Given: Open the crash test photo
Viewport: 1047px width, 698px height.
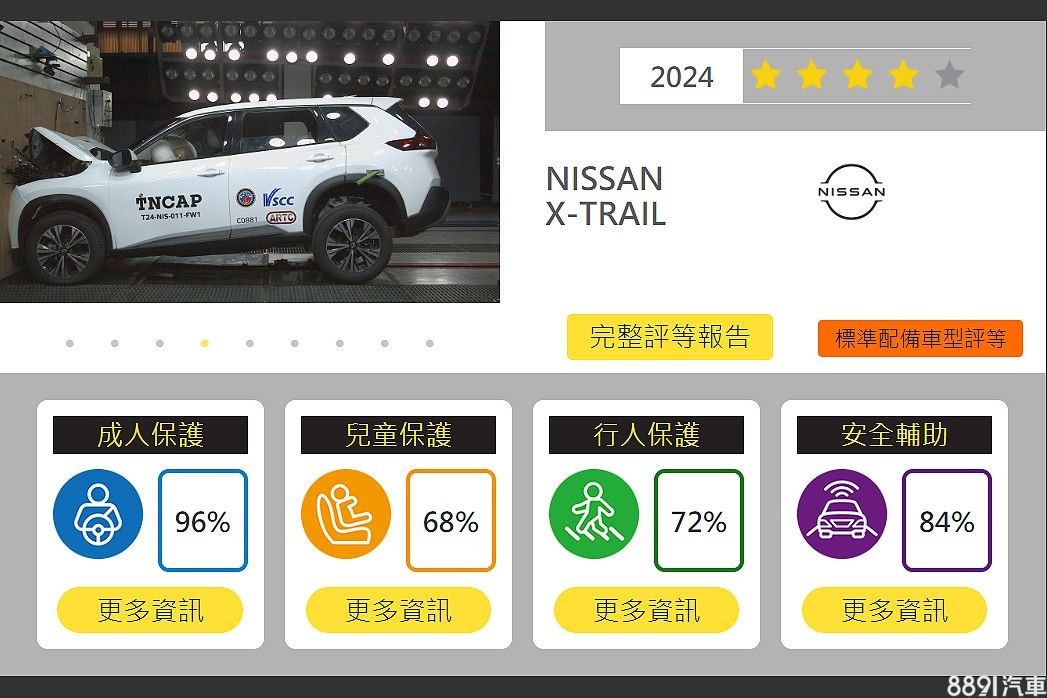Looking at the screenshot, I should [x=250, y=162].
